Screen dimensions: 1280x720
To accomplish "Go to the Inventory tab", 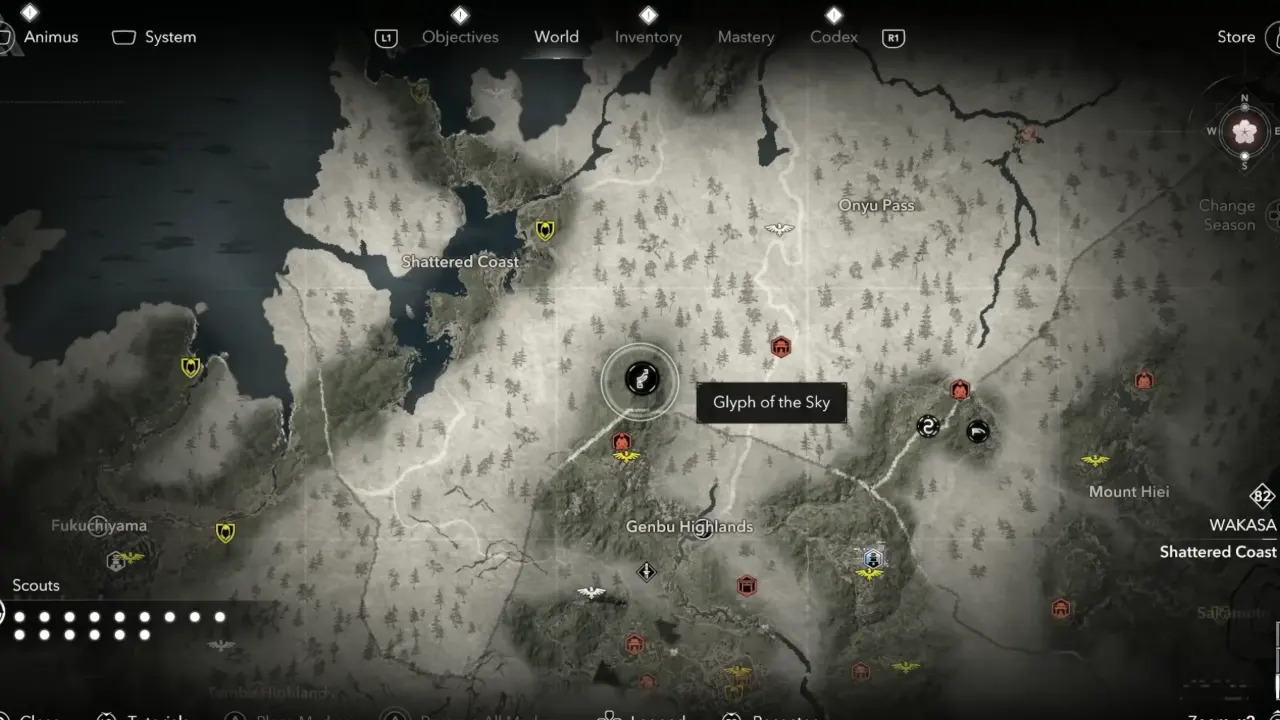I will click(x=648, y=37).
